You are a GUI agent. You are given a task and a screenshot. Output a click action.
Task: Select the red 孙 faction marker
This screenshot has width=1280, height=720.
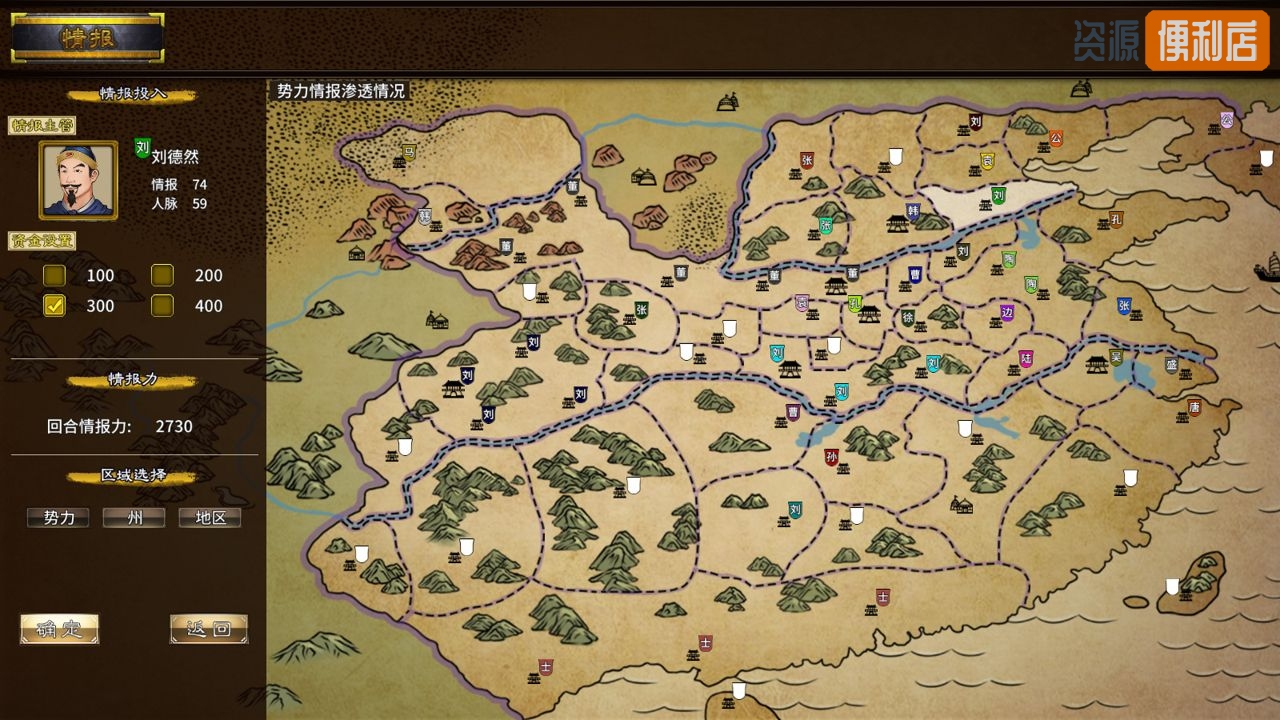point(831,457)
